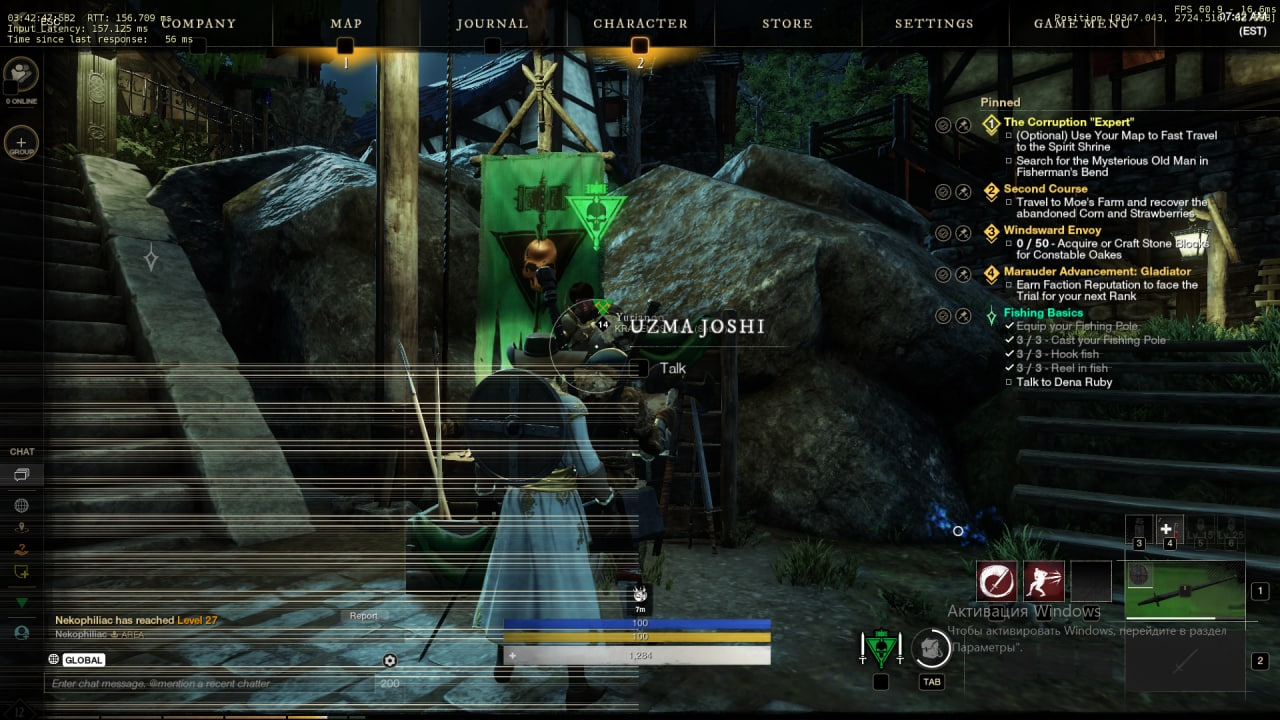Unpin the Second Course quest
The width and height of the screenshot is (1280, 720).
(963, 191)
